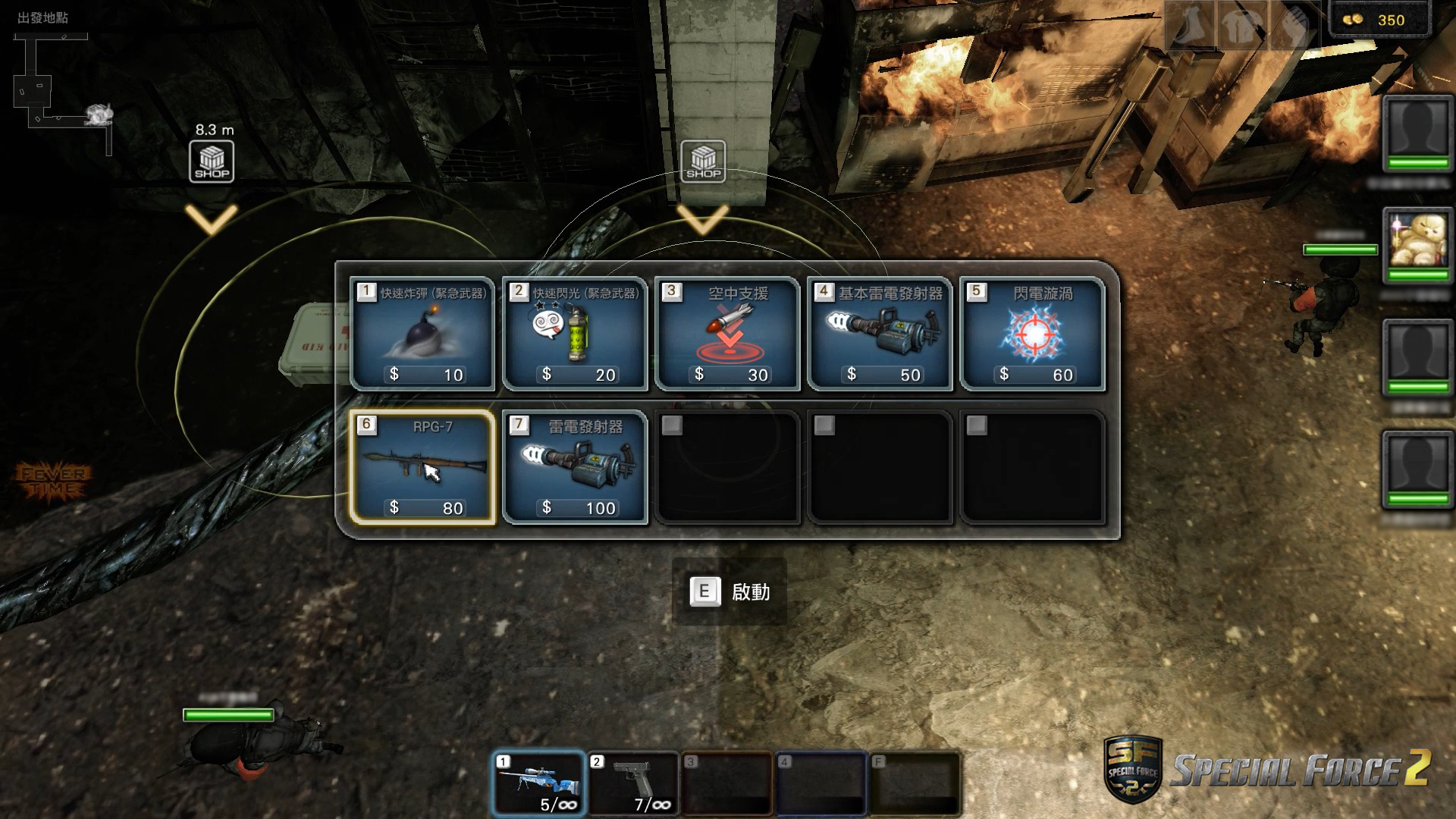Buy the 閃電漩渦 lightning vortex for $60
Image resolution: width=1456 pixels, height=819 pixels.
1032,334
